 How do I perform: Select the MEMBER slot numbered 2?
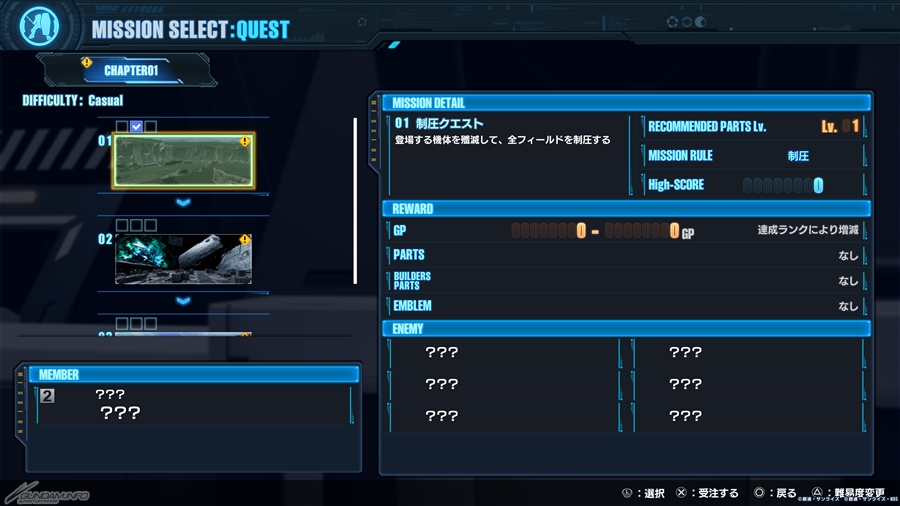point(48,396)
